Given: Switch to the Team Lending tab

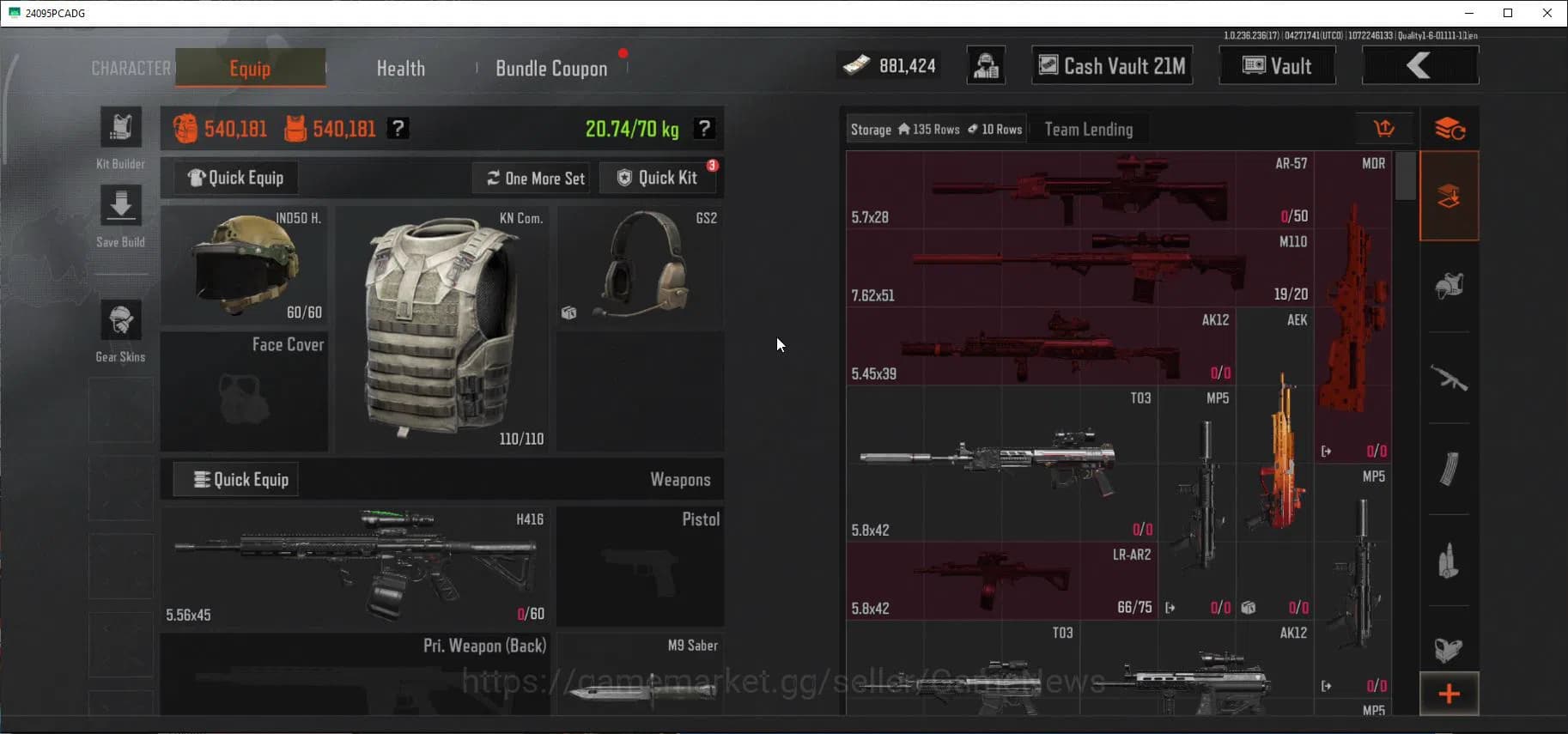Looking at the screenshot, I should [1087, 128].
